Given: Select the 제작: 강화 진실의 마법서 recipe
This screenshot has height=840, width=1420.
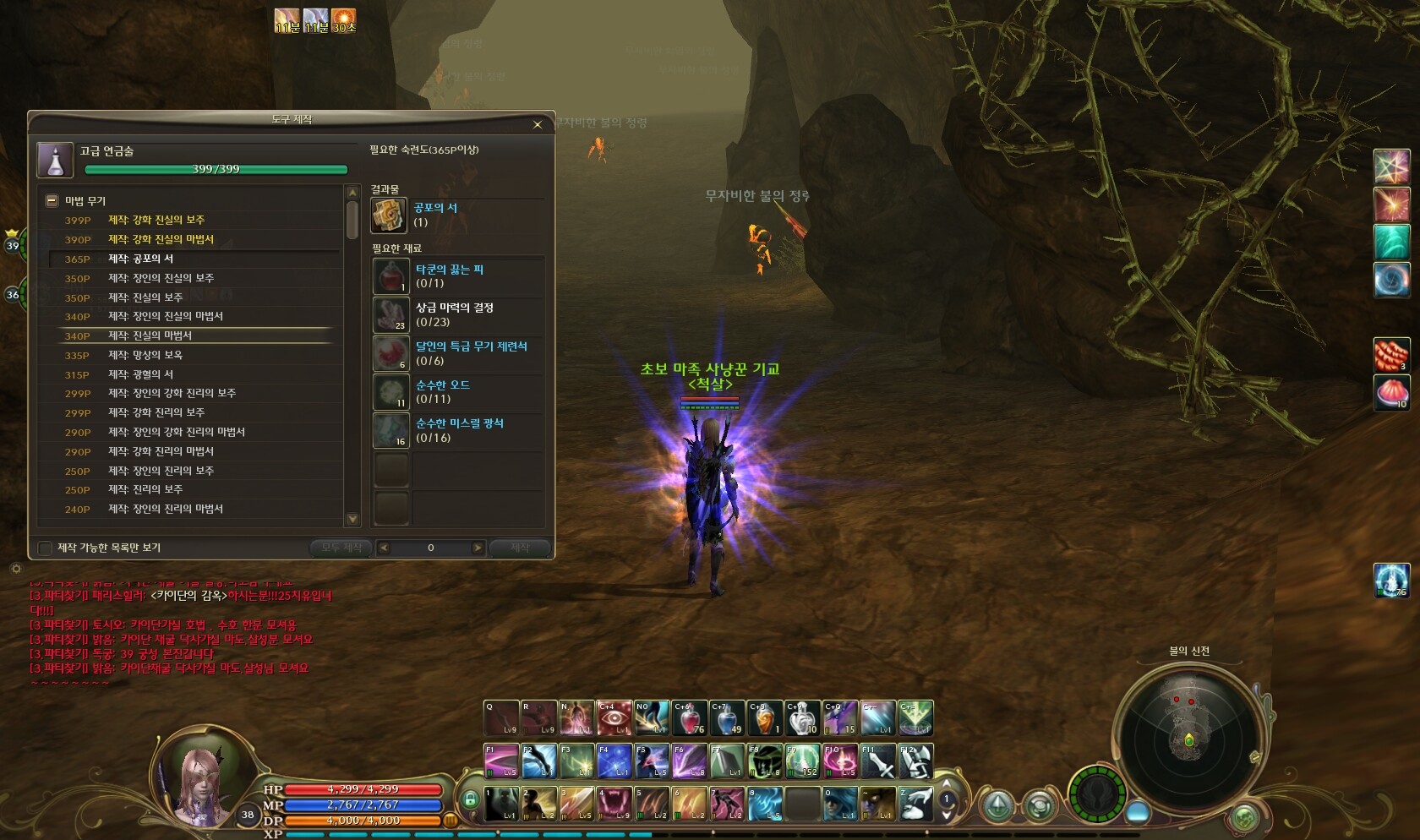Looking at the screenshot, I should [161, 239].
